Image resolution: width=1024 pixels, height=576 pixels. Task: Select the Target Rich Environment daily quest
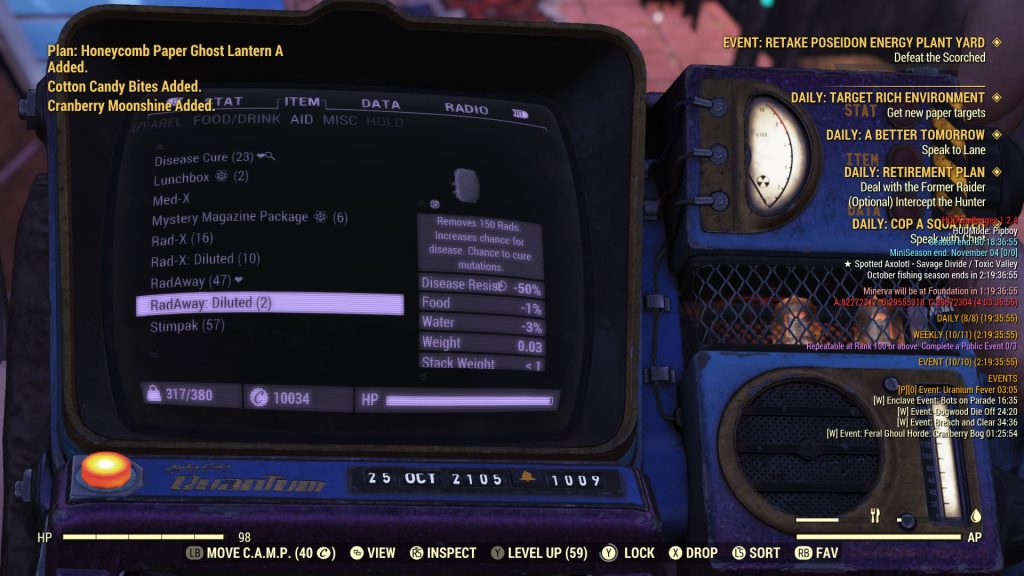pos(887,98)
